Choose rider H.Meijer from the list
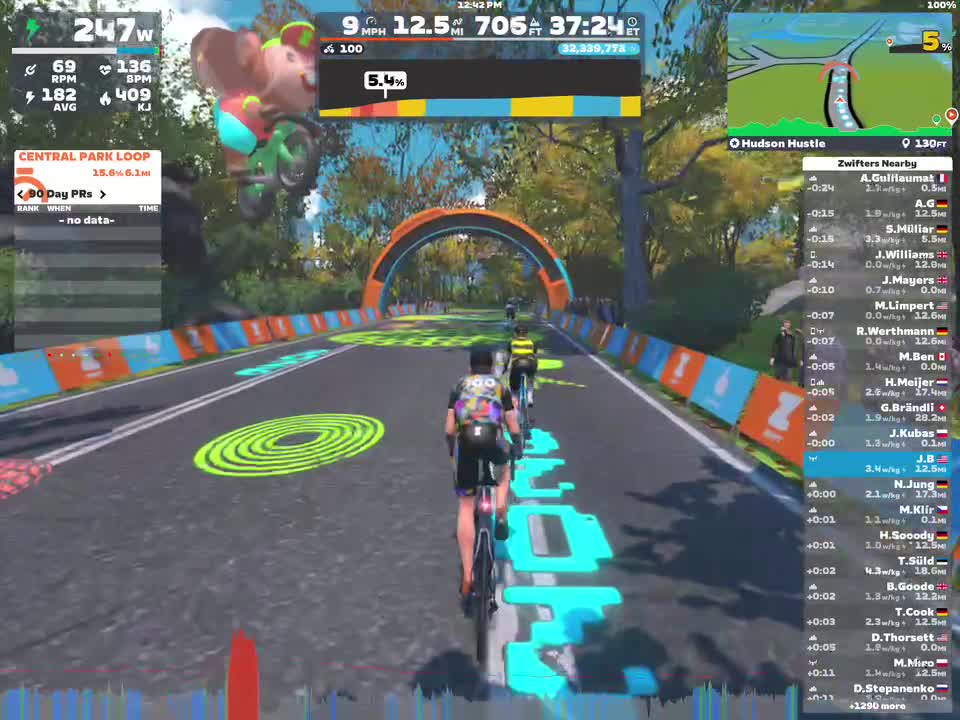Screen dimensions: 960x720 (877, 387)
